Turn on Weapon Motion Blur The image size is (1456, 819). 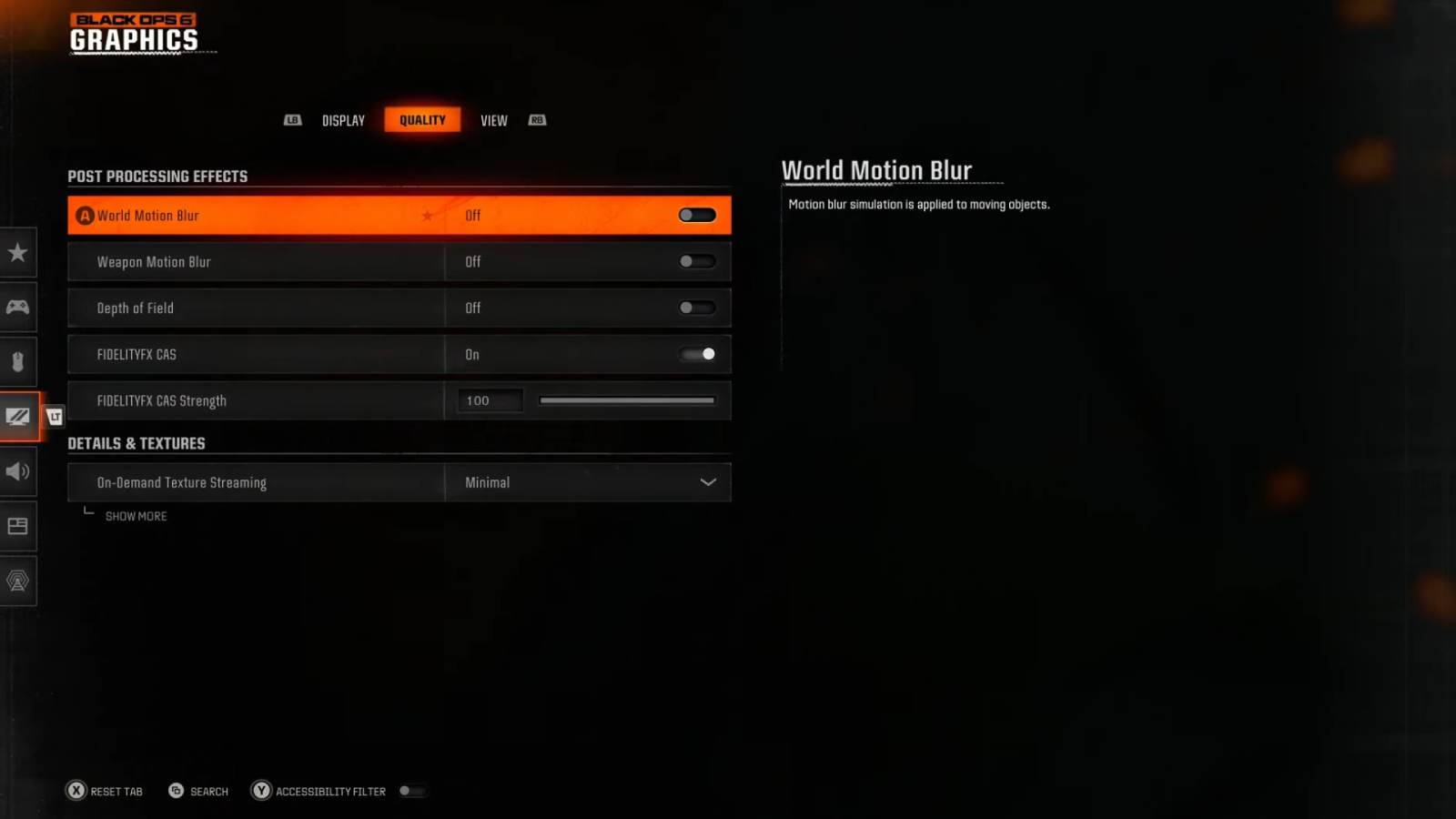tap(697, 261)
